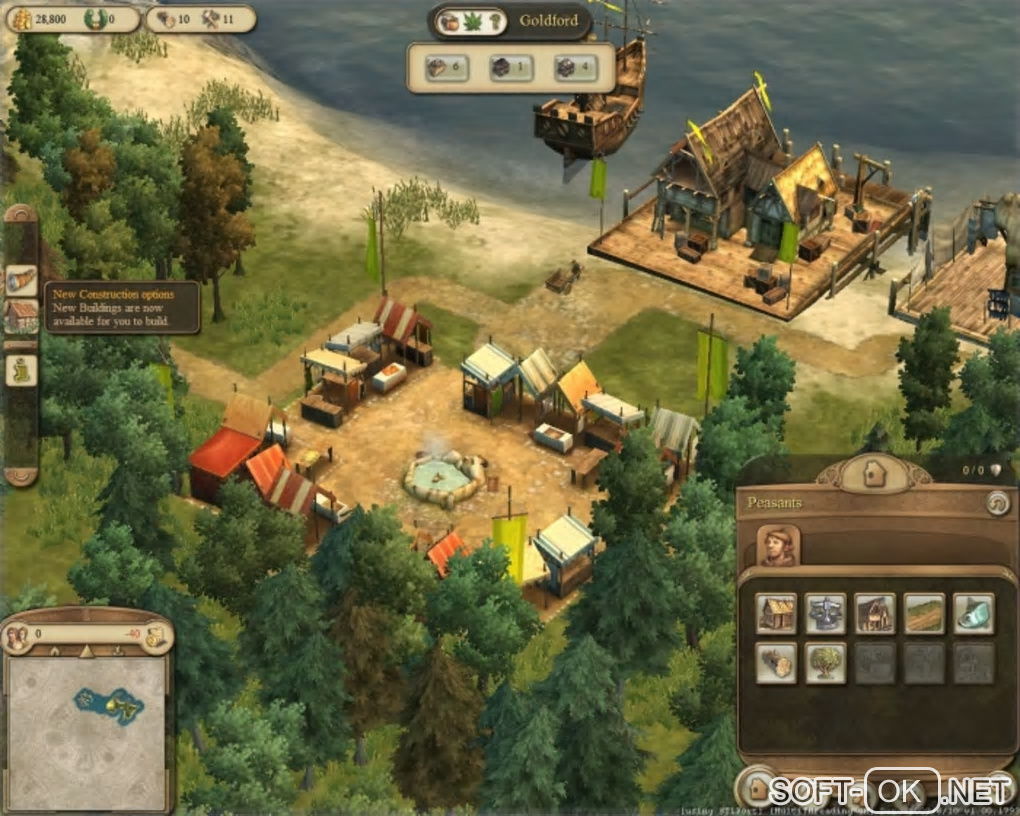Choose the market scales building icon
The image size is (1020, 816).
click(826, 613)
